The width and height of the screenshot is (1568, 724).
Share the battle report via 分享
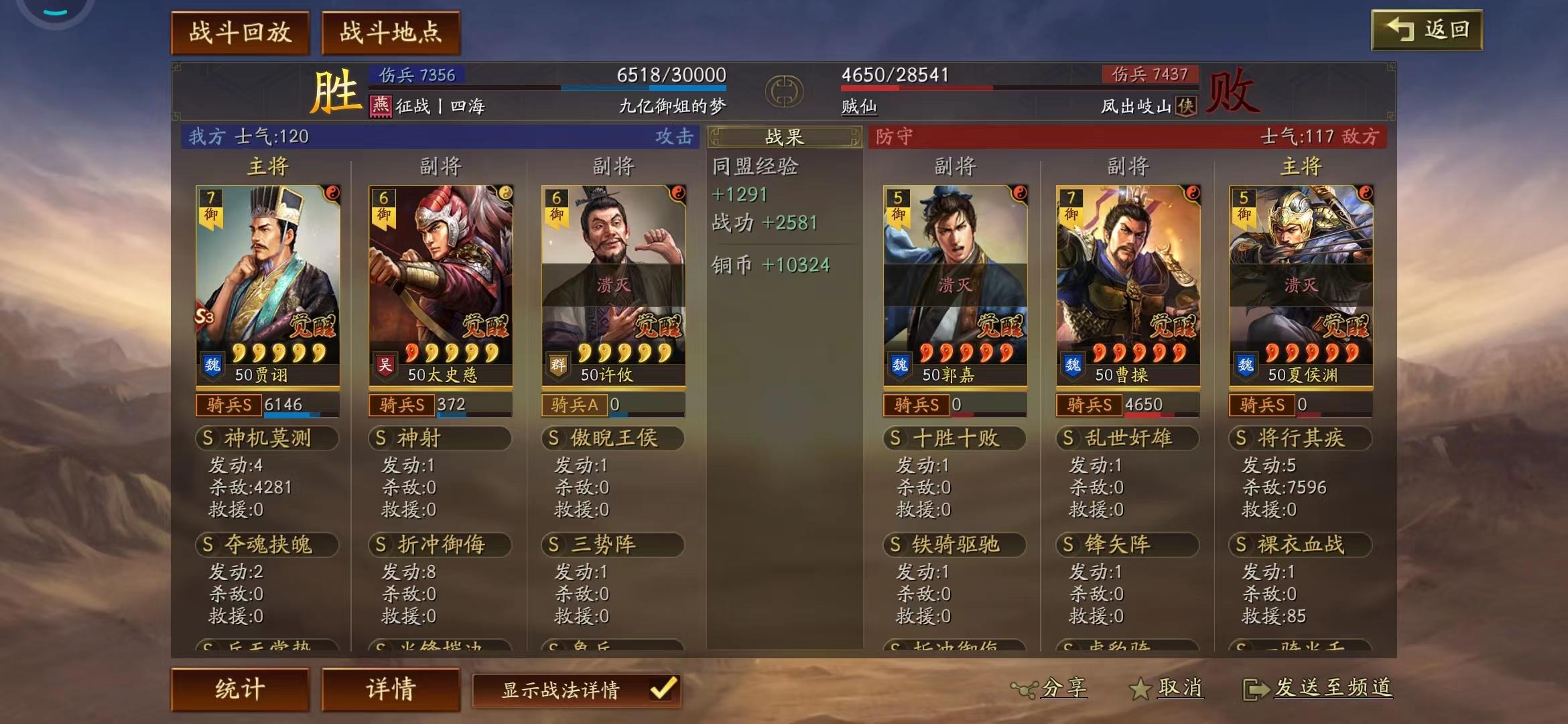click(1050, 688)
